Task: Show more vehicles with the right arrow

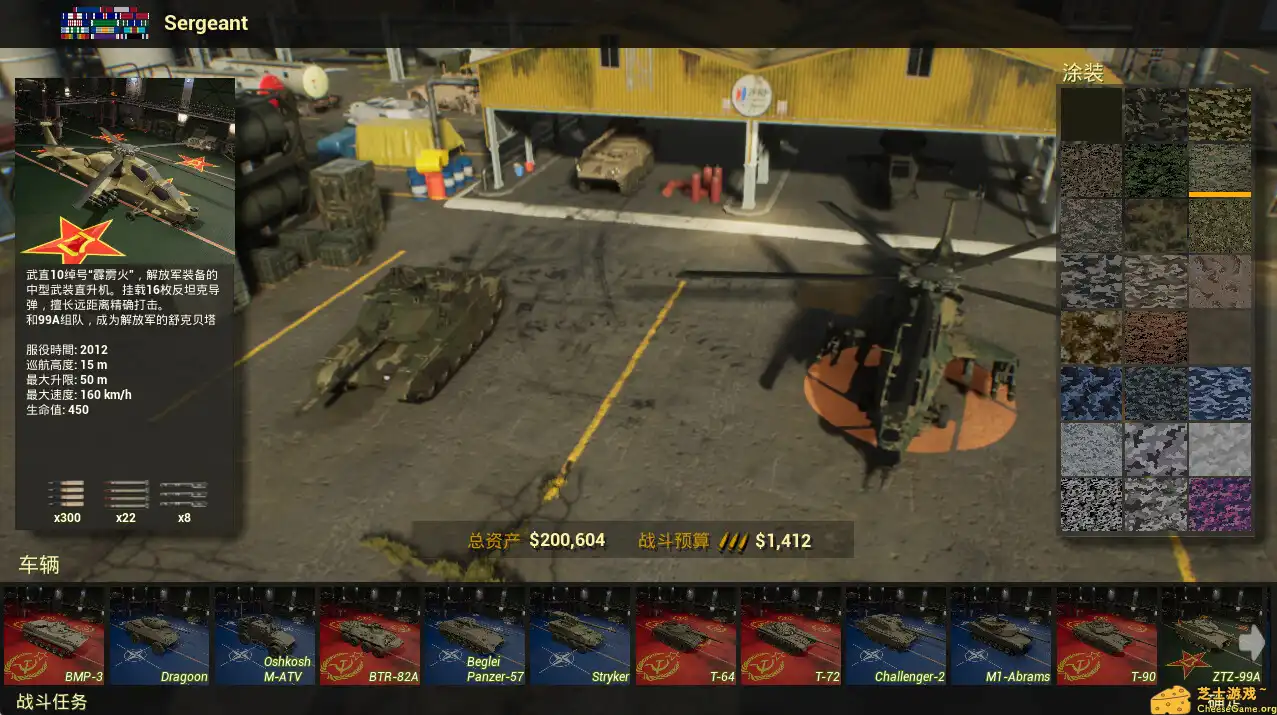Action: pyautogui.click(x=1251, y=642)
